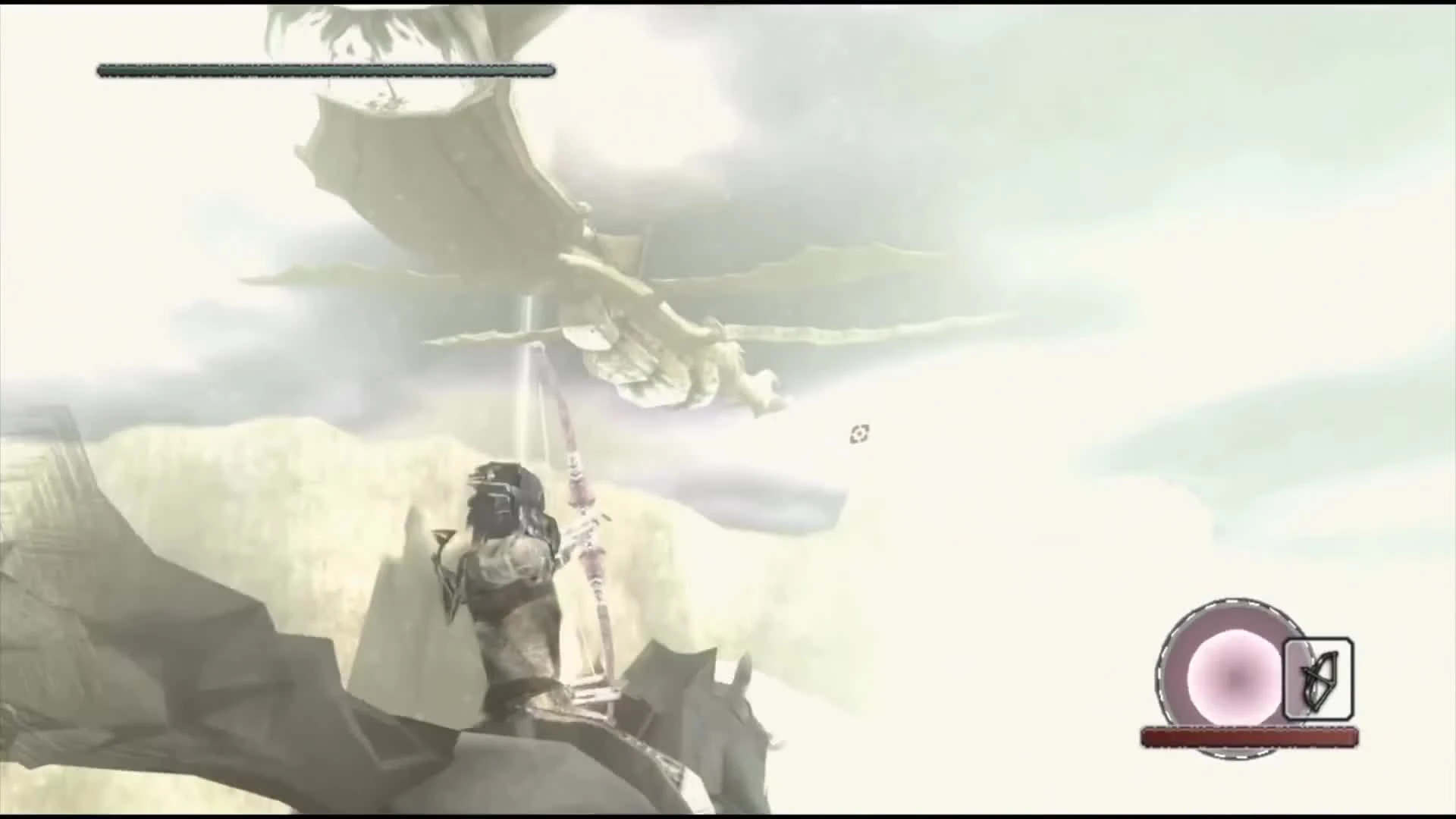Click the green enemy health meter
This screenshot has width=1456, height=819.
326,71
